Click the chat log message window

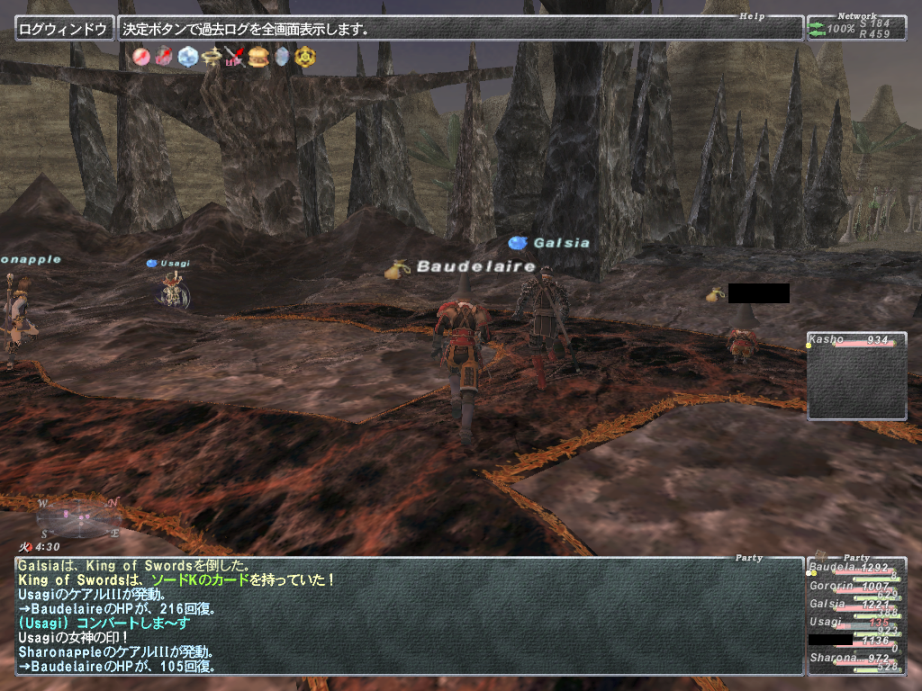coord(410,616)
